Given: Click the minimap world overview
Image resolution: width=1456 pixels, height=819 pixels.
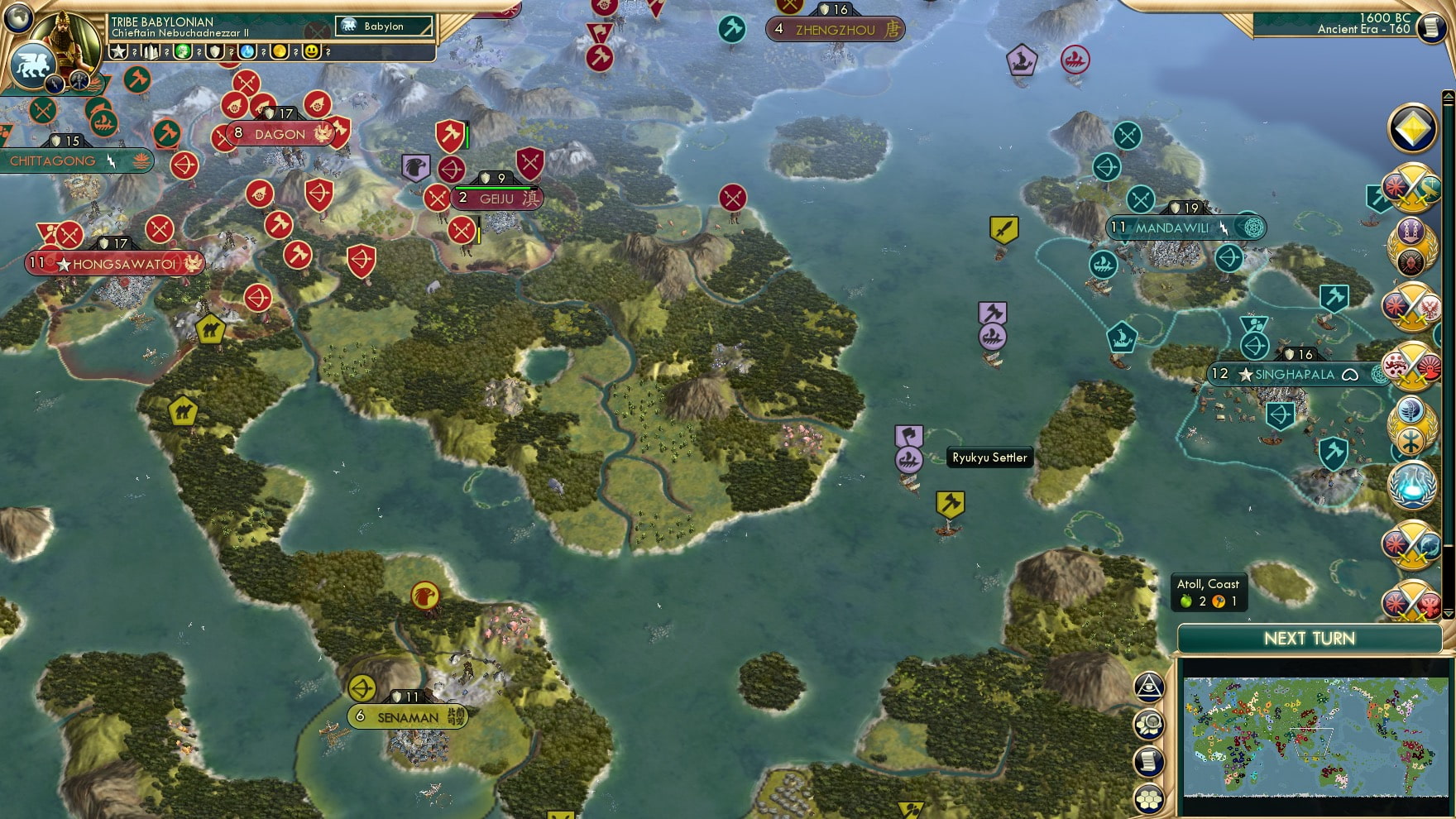Looking at the screenshot, I should [x=1315, y=736].
